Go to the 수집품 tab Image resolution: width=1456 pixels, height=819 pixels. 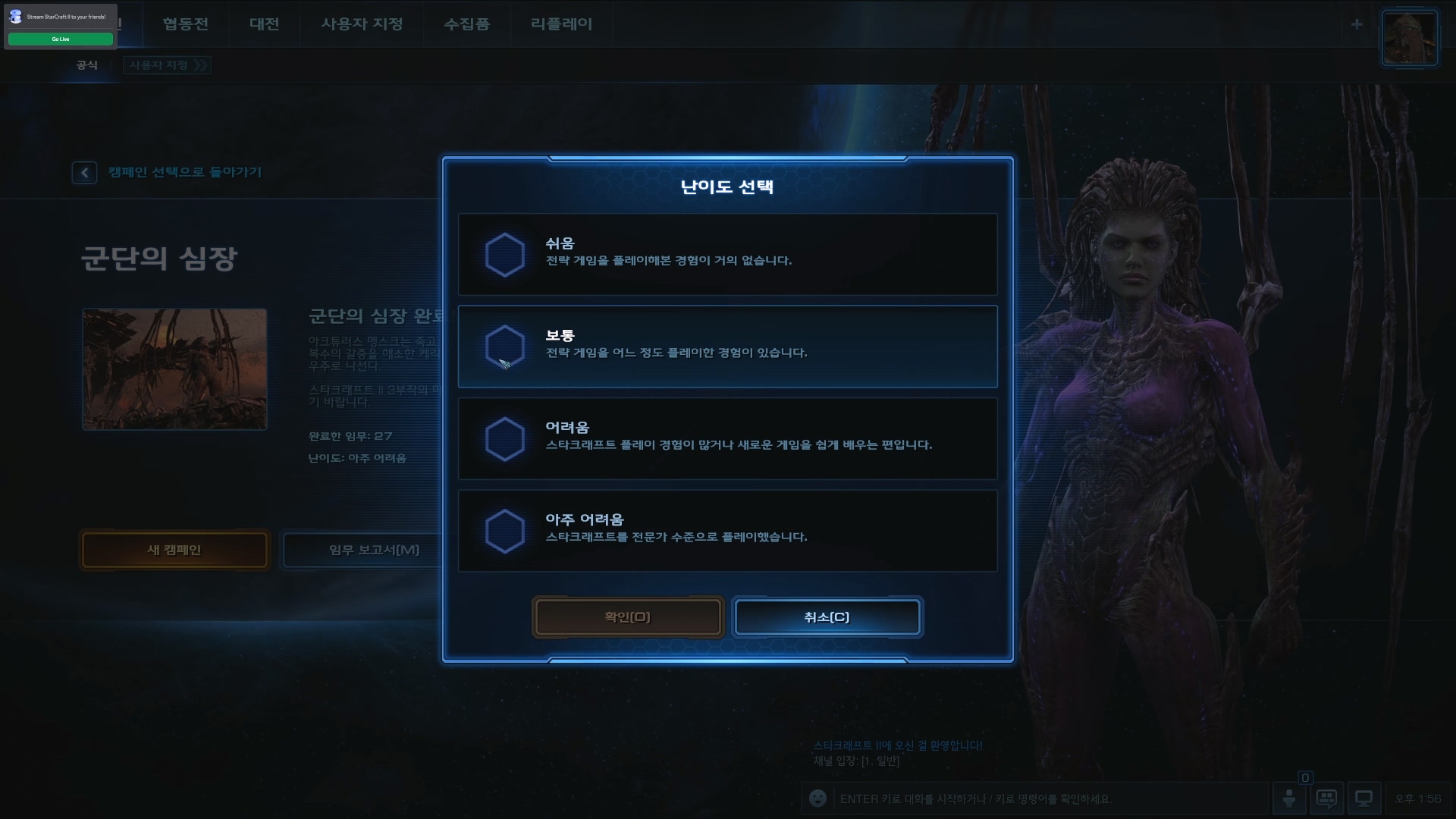pyautogui.click(x=466, y=24)
